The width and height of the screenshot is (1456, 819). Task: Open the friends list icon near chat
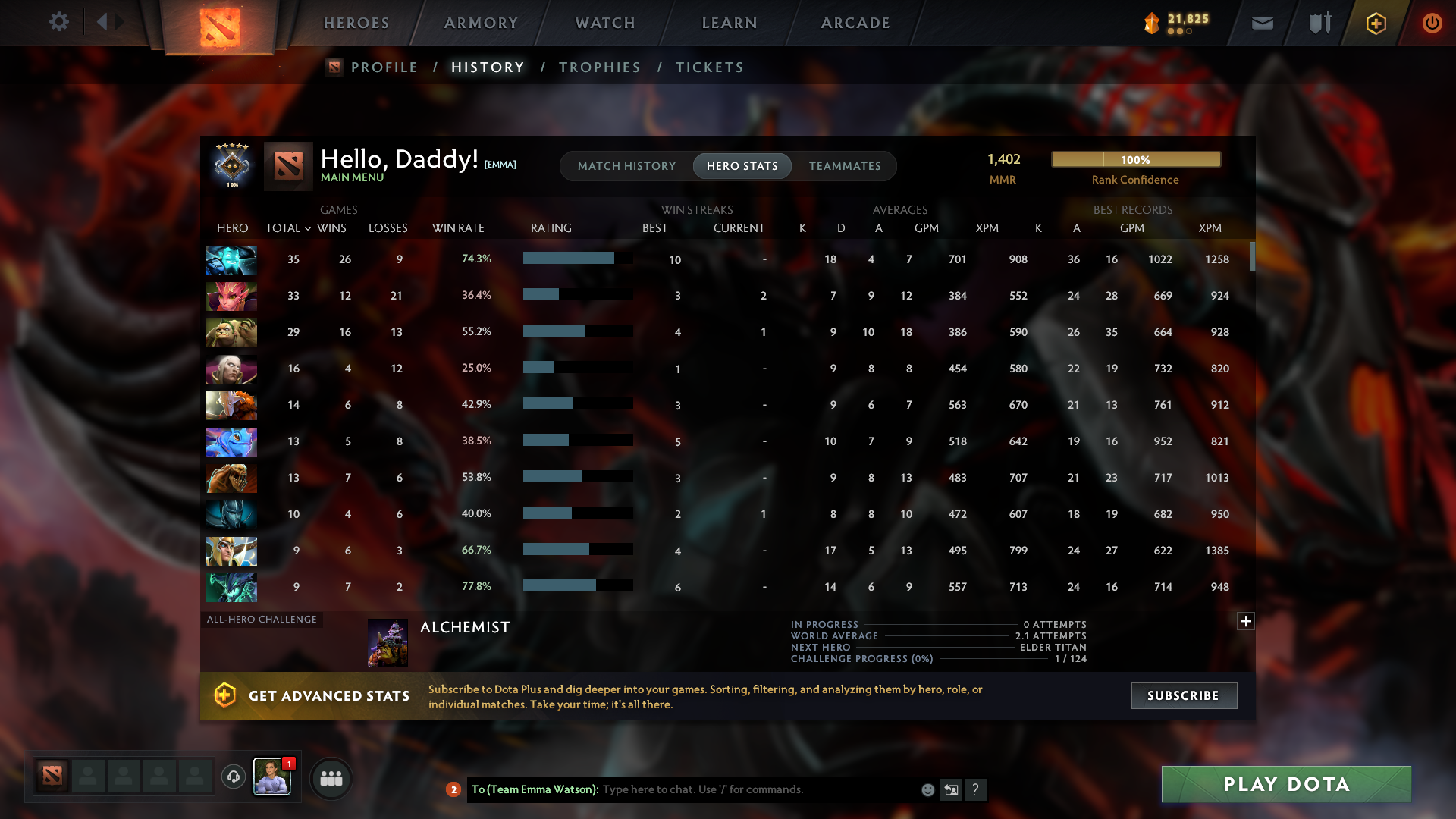[x=330, y=778]
